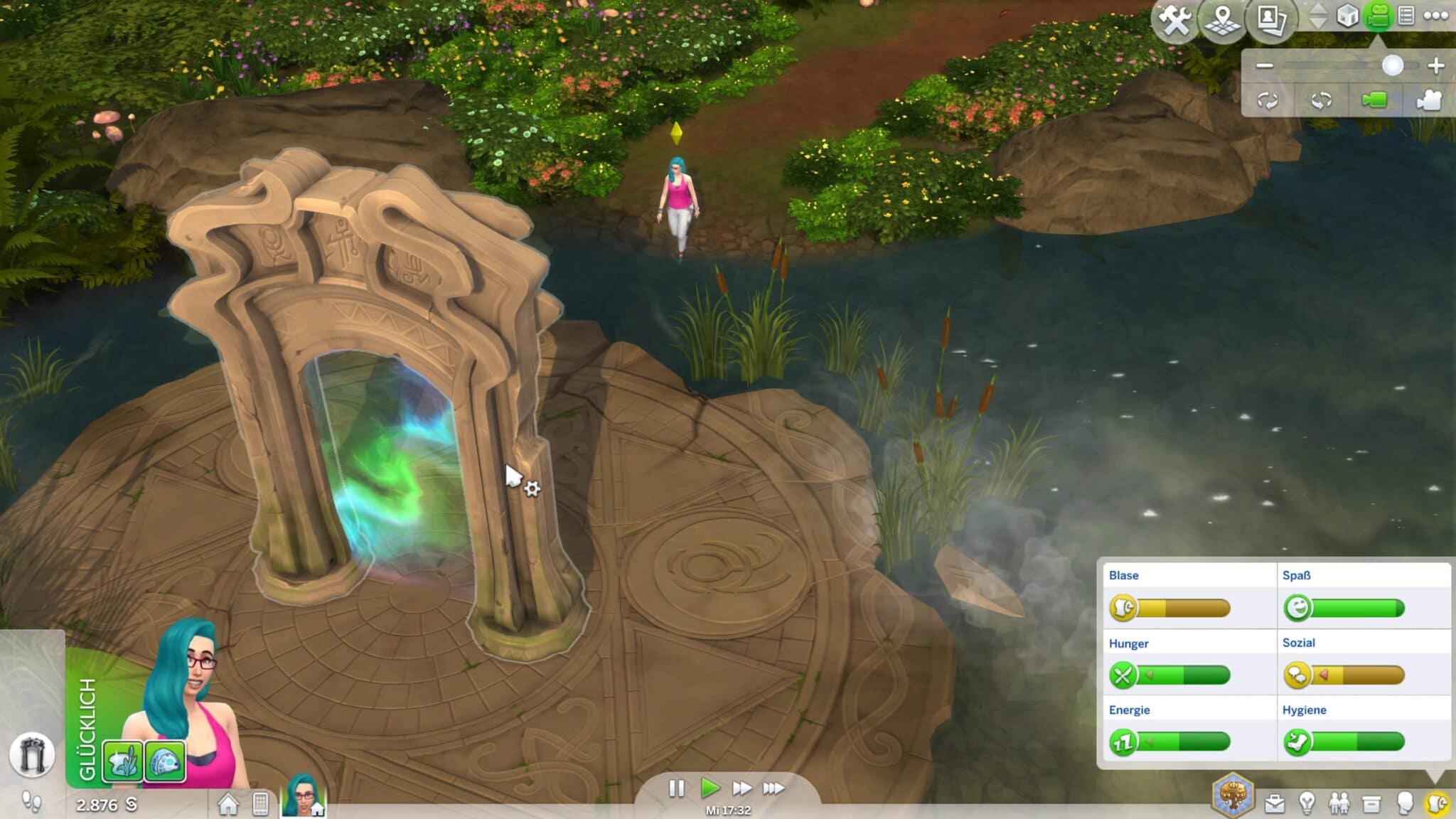Set game speed to normal play
Image resolution: width=1456 pixels, height=819 pixels.
click(709, 788)
